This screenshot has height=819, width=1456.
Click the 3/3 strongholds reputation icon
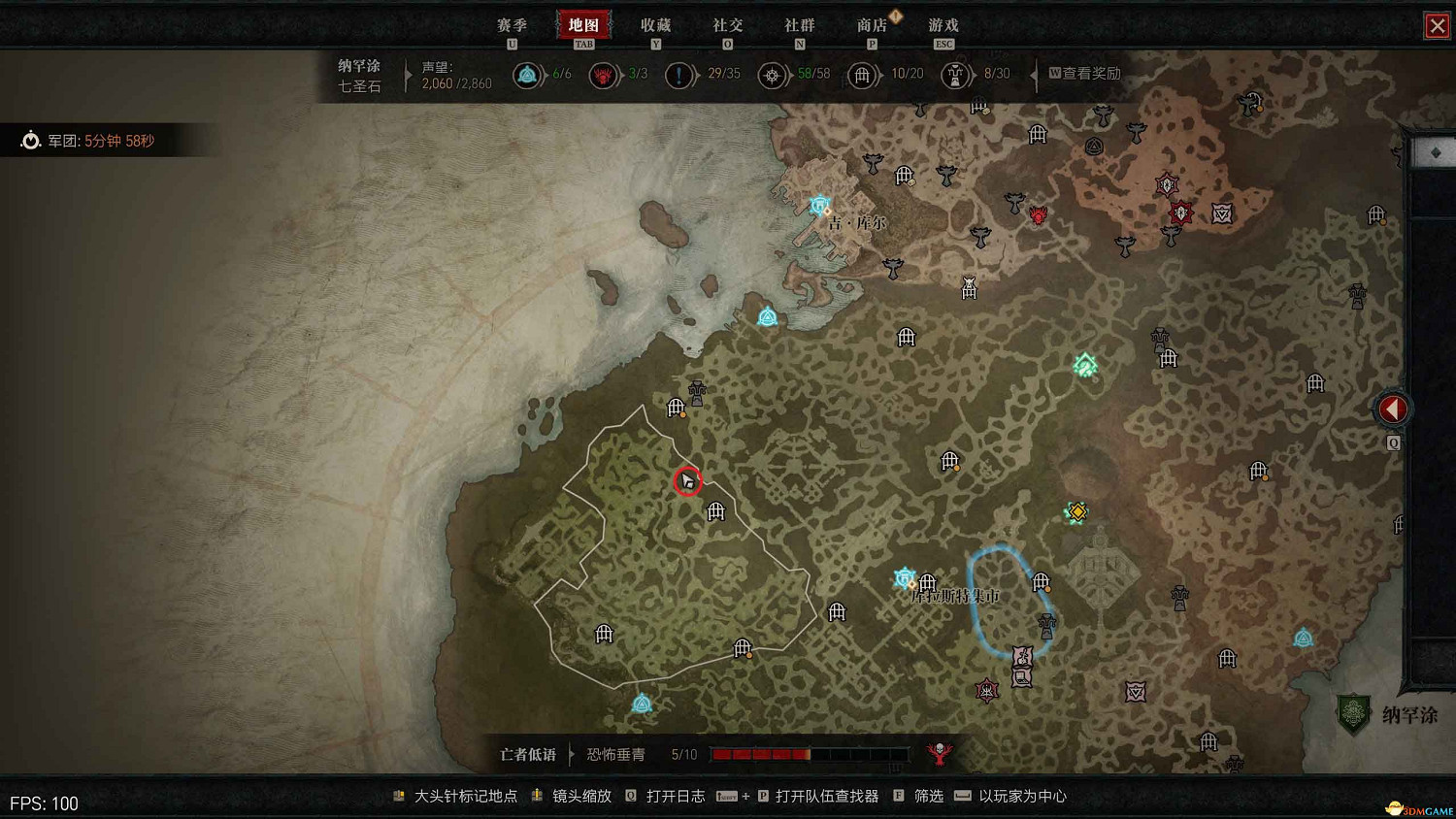(603, 75)
